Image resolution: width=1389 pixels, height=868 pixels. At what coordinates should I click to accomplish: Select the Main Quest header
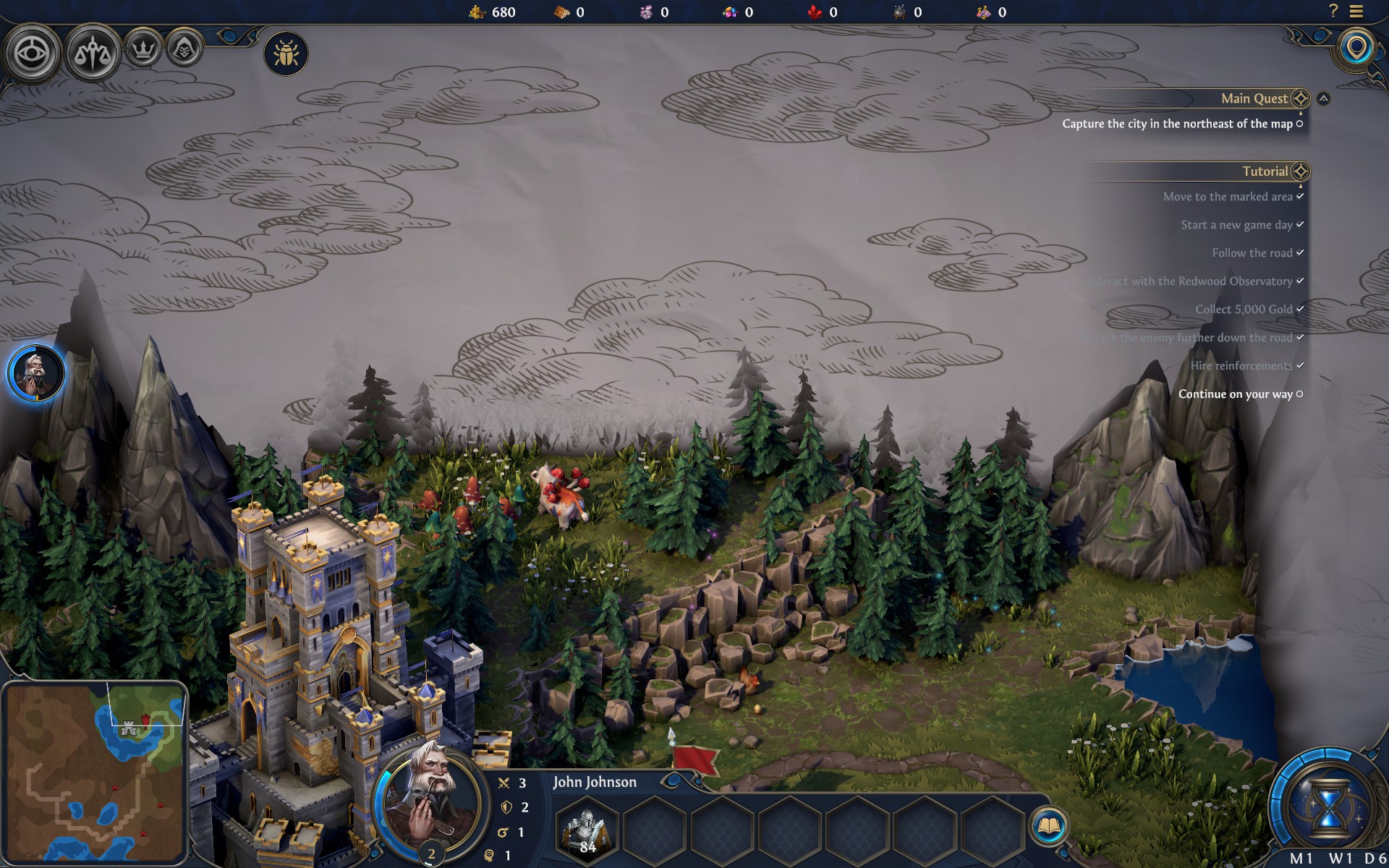(1254, 98)
